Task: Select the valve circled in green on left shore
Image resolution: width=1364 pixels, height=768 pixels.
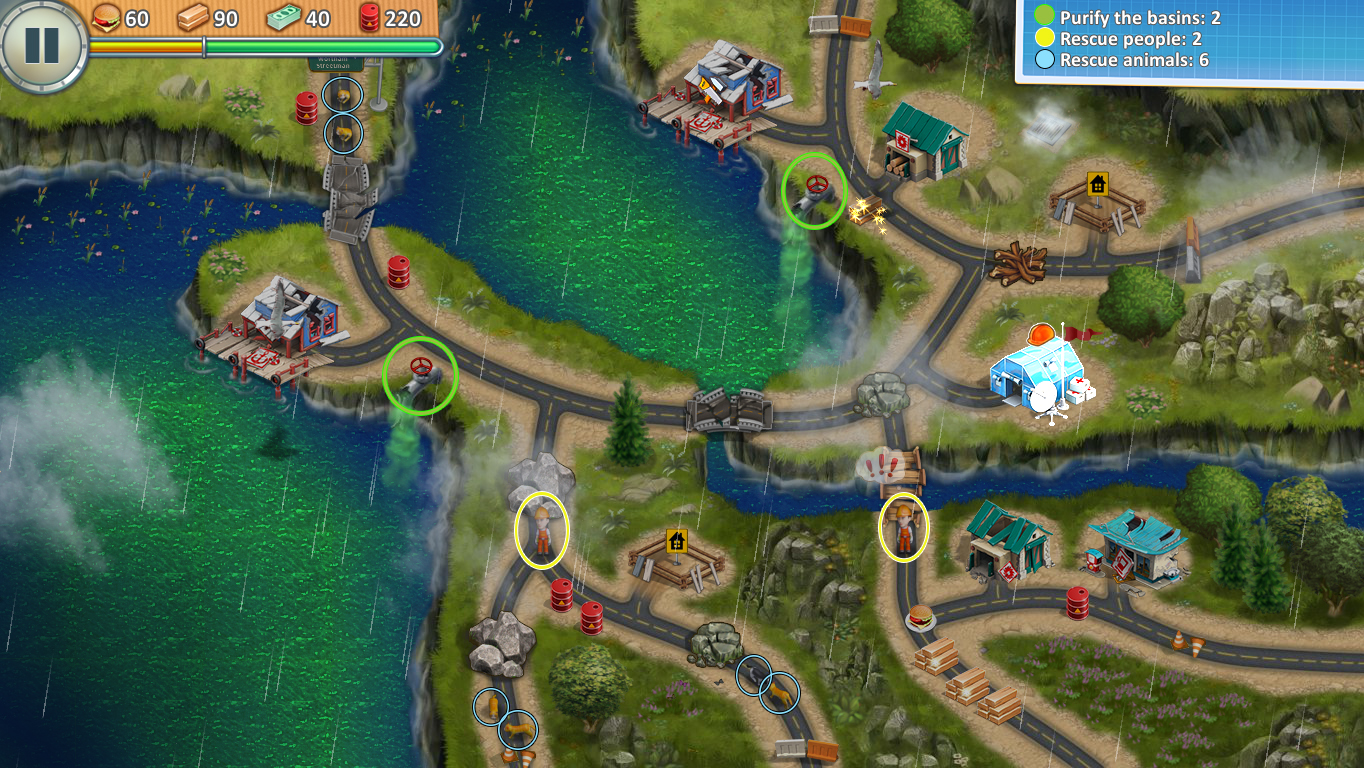Action: click(418, 376)
